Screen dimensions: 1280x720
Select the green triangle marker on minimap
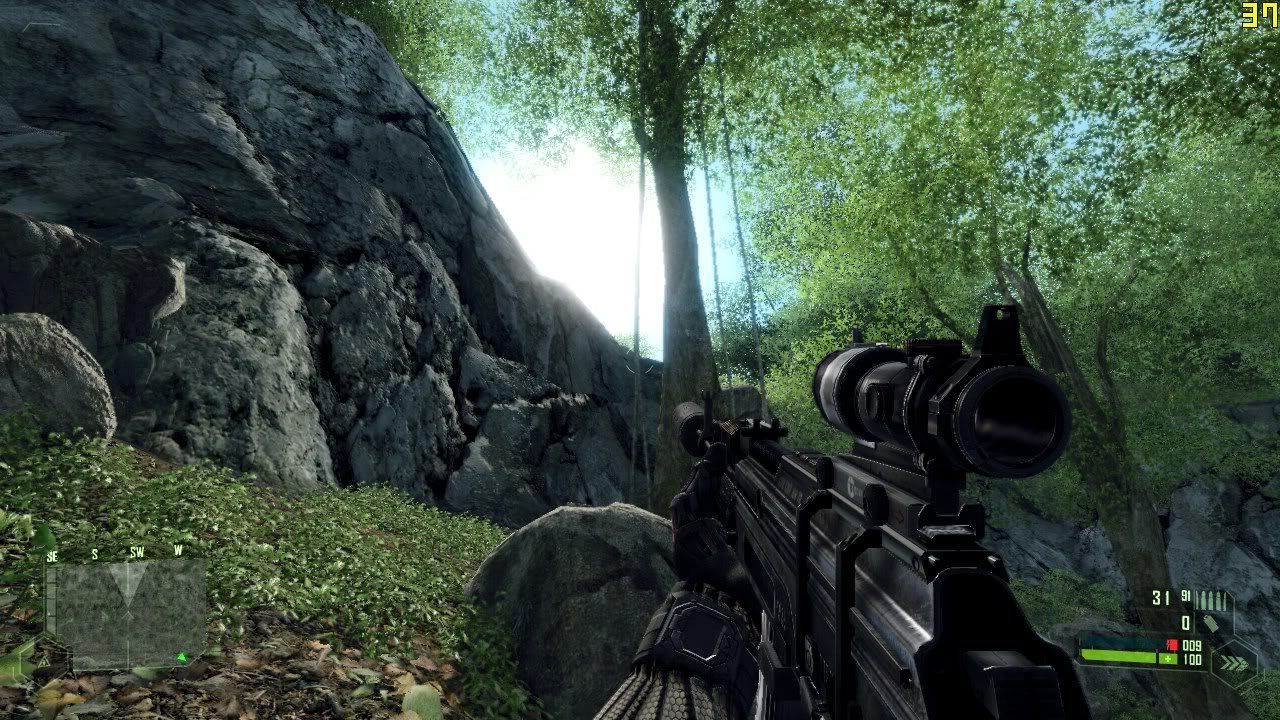(x=181, y=657)
